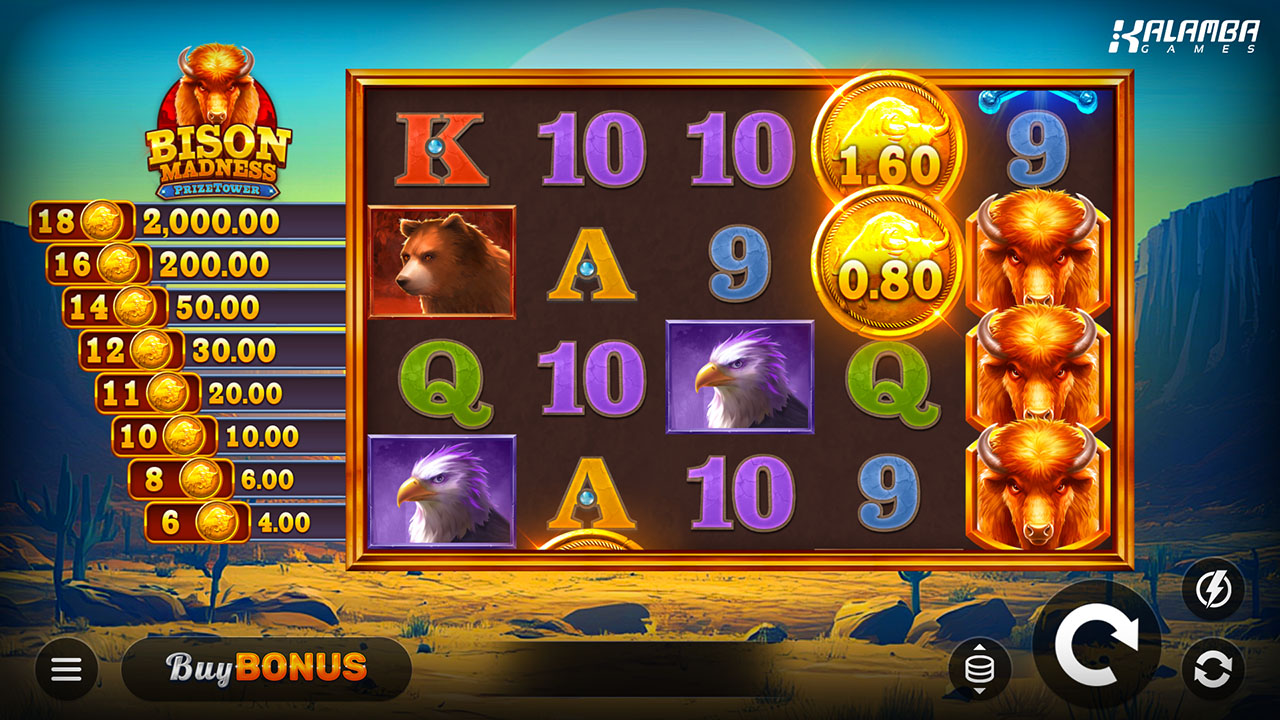Open the hamburger menu

pyautogui.click(x=66, y=669)
